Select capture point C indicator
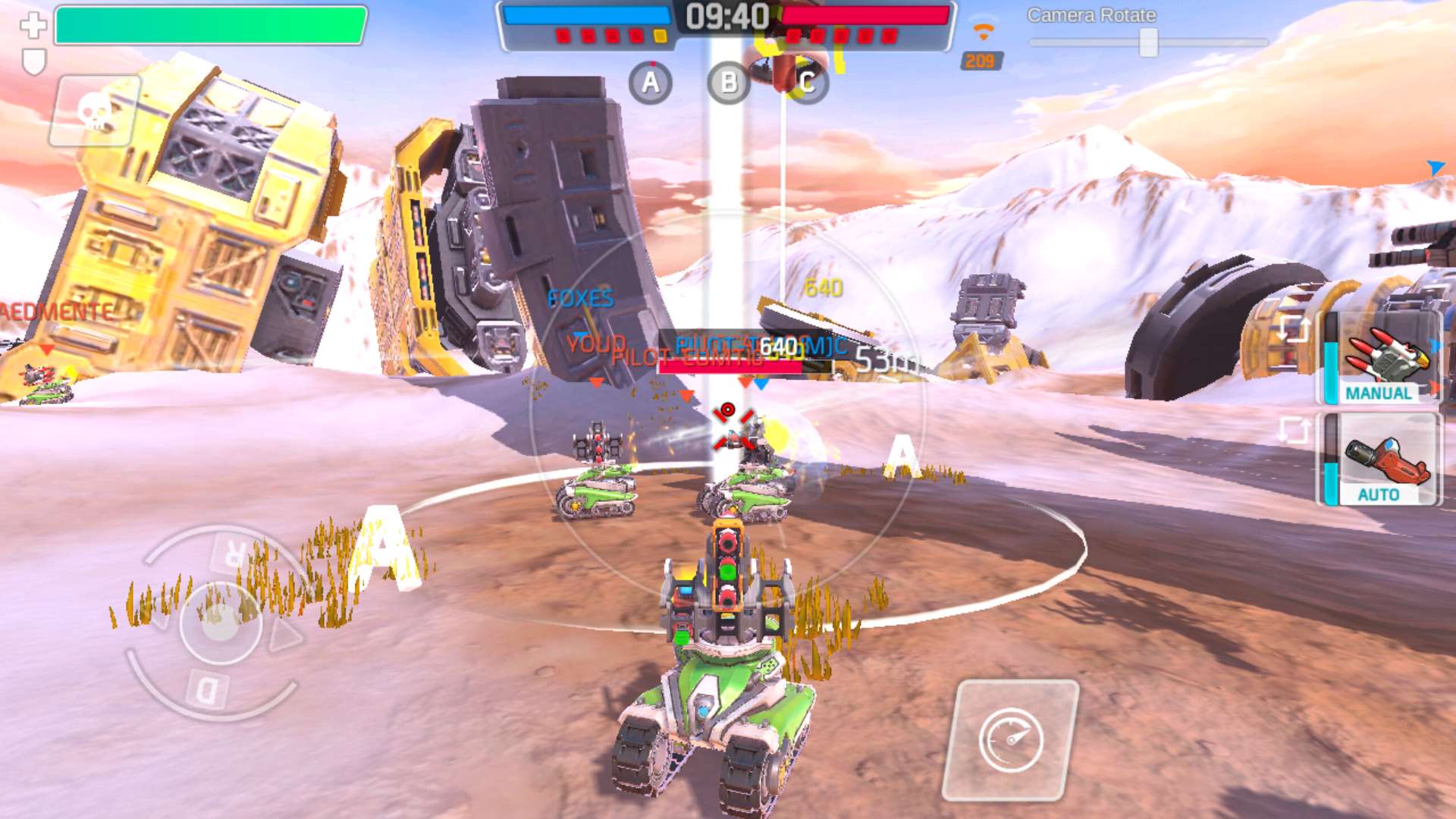Image resolution: width=1456 pixels, height=819 pixels. pyautogui.click(x=806, y=83)
